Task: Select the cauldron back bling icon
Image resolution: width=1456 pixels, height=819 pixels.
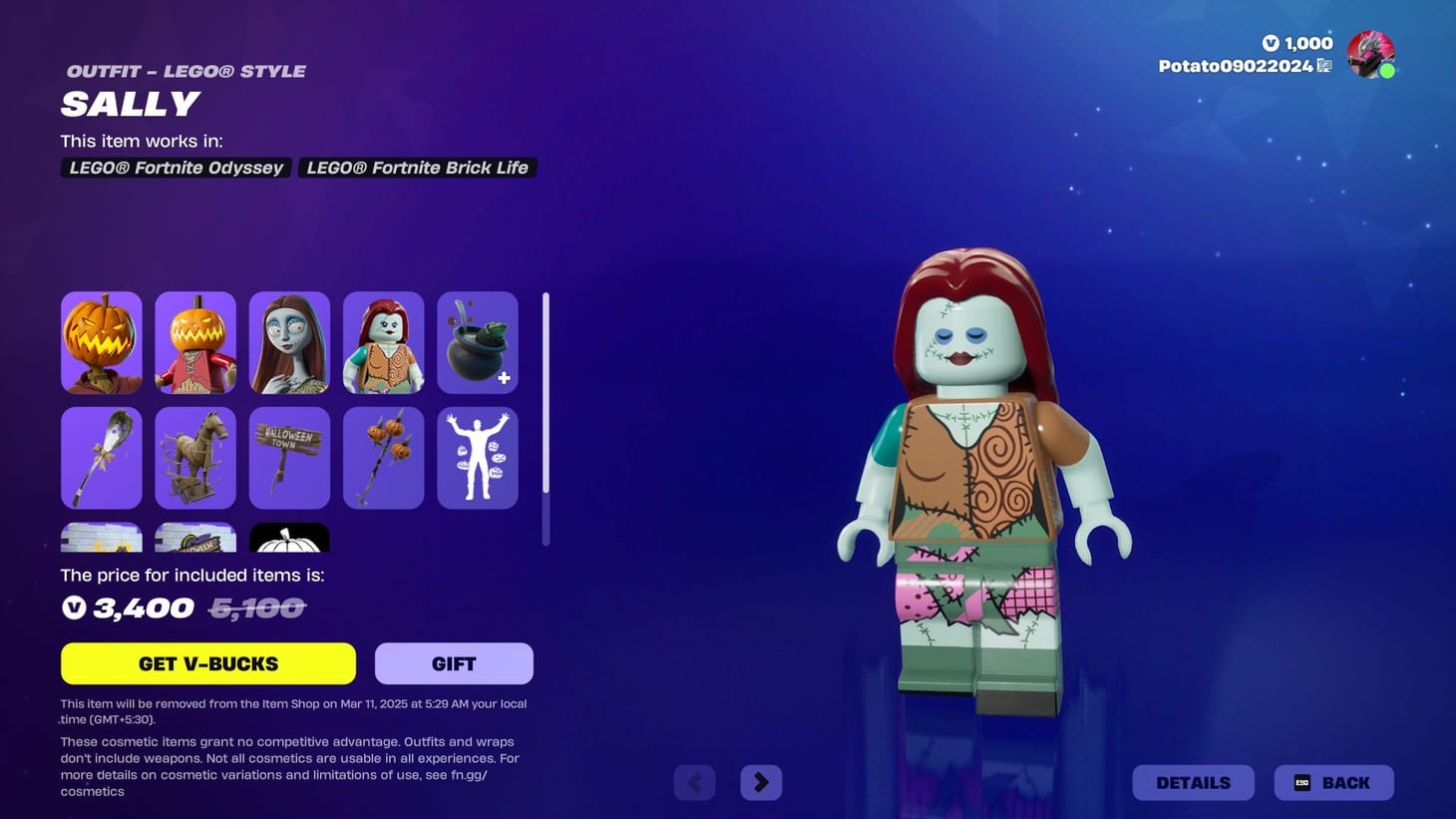Action: [x=477, y=342]
